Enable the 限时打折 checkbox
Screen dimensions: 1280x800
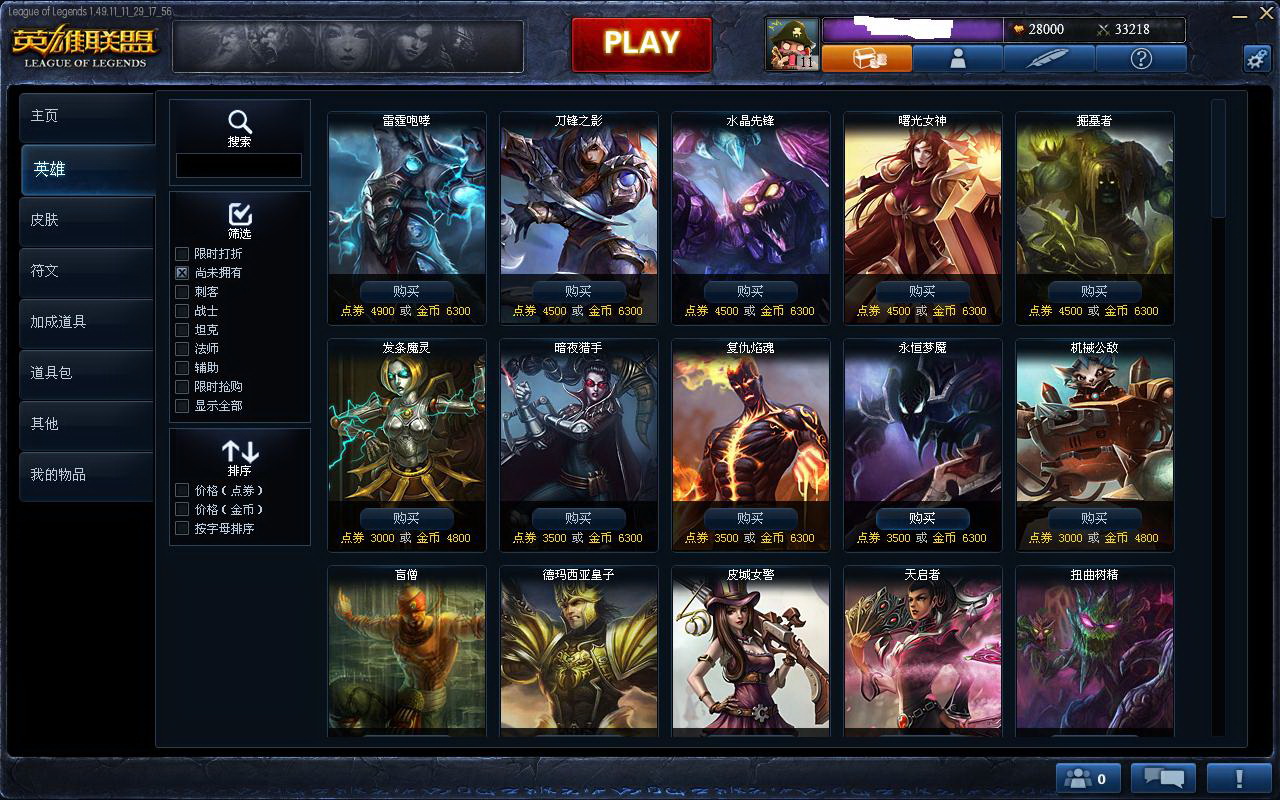tap(181, 254)
